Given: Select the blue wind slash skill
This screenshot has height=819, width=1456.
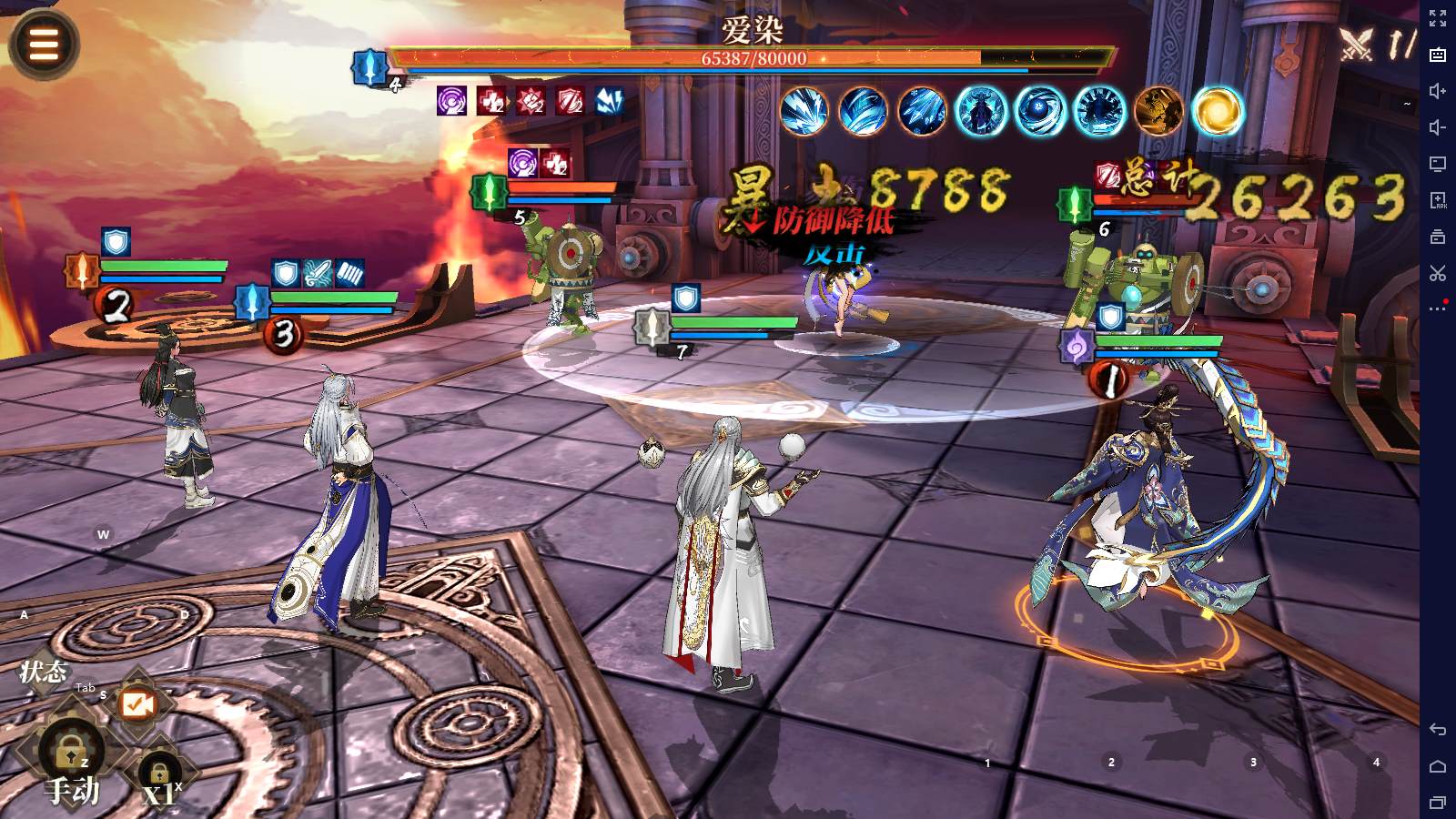Looking at the screenshot, I should pyautogui.click(x=863, y=111).
